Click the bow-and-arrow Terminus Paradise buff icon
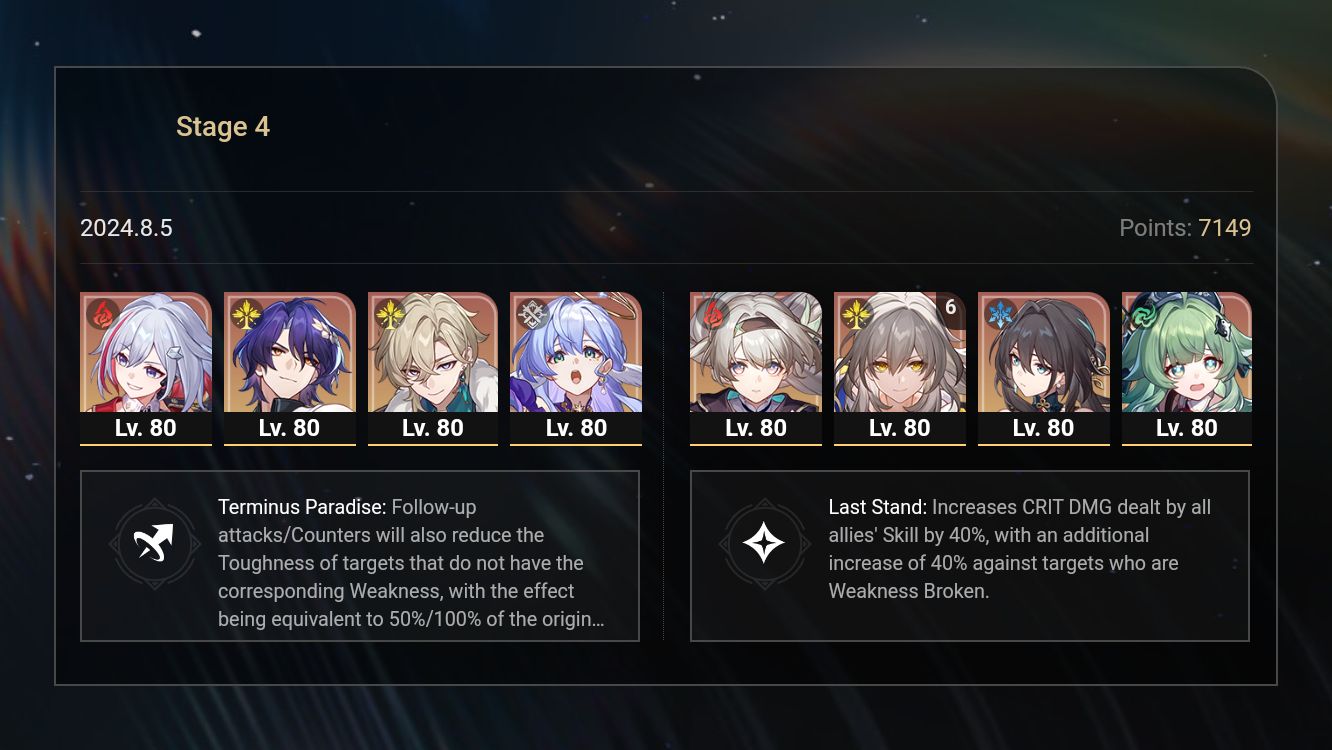1332x750 pixels. pos(154,544)
